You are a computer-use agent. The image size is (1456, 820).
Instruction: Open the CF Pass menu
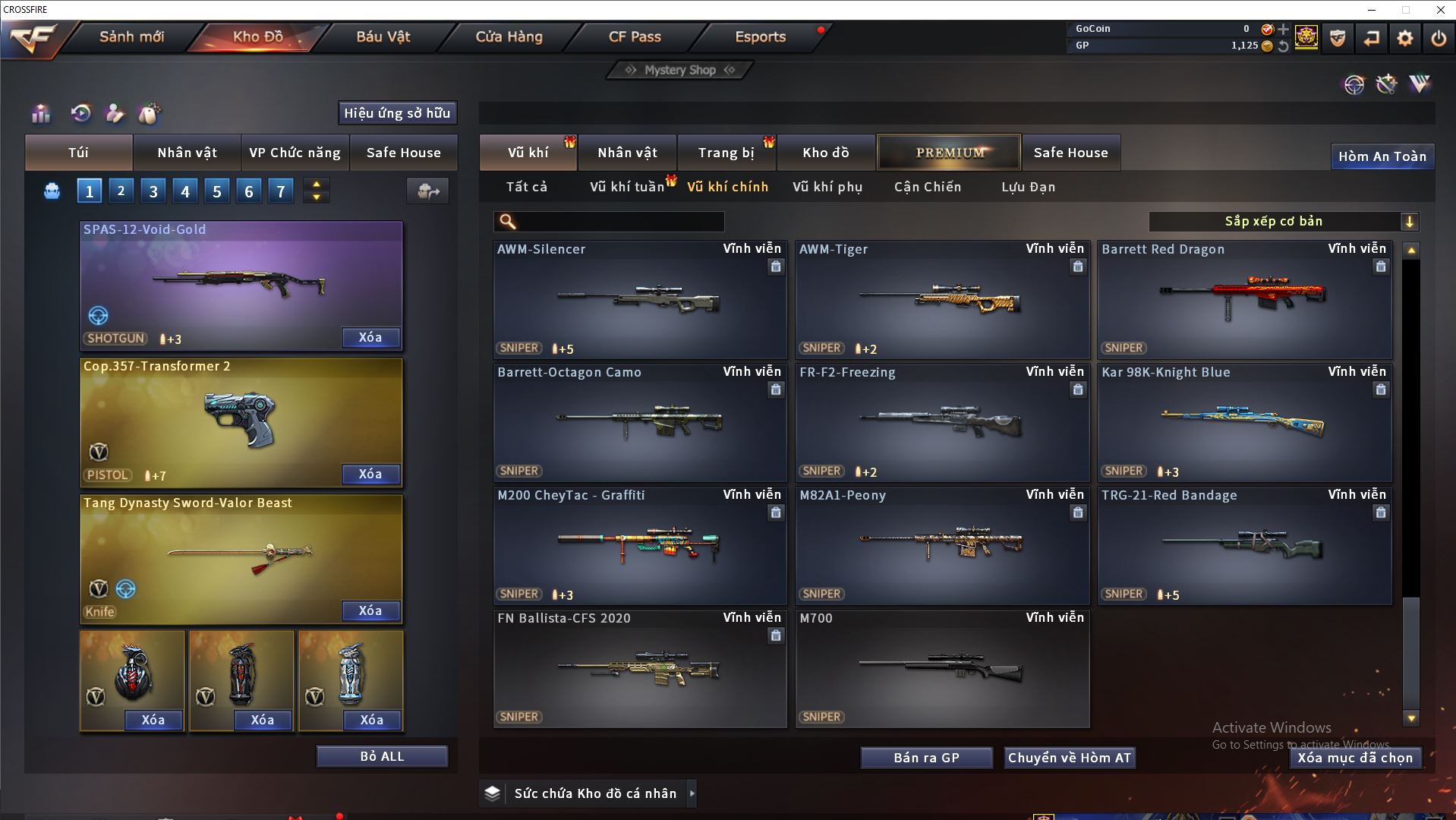pos(635,36)
